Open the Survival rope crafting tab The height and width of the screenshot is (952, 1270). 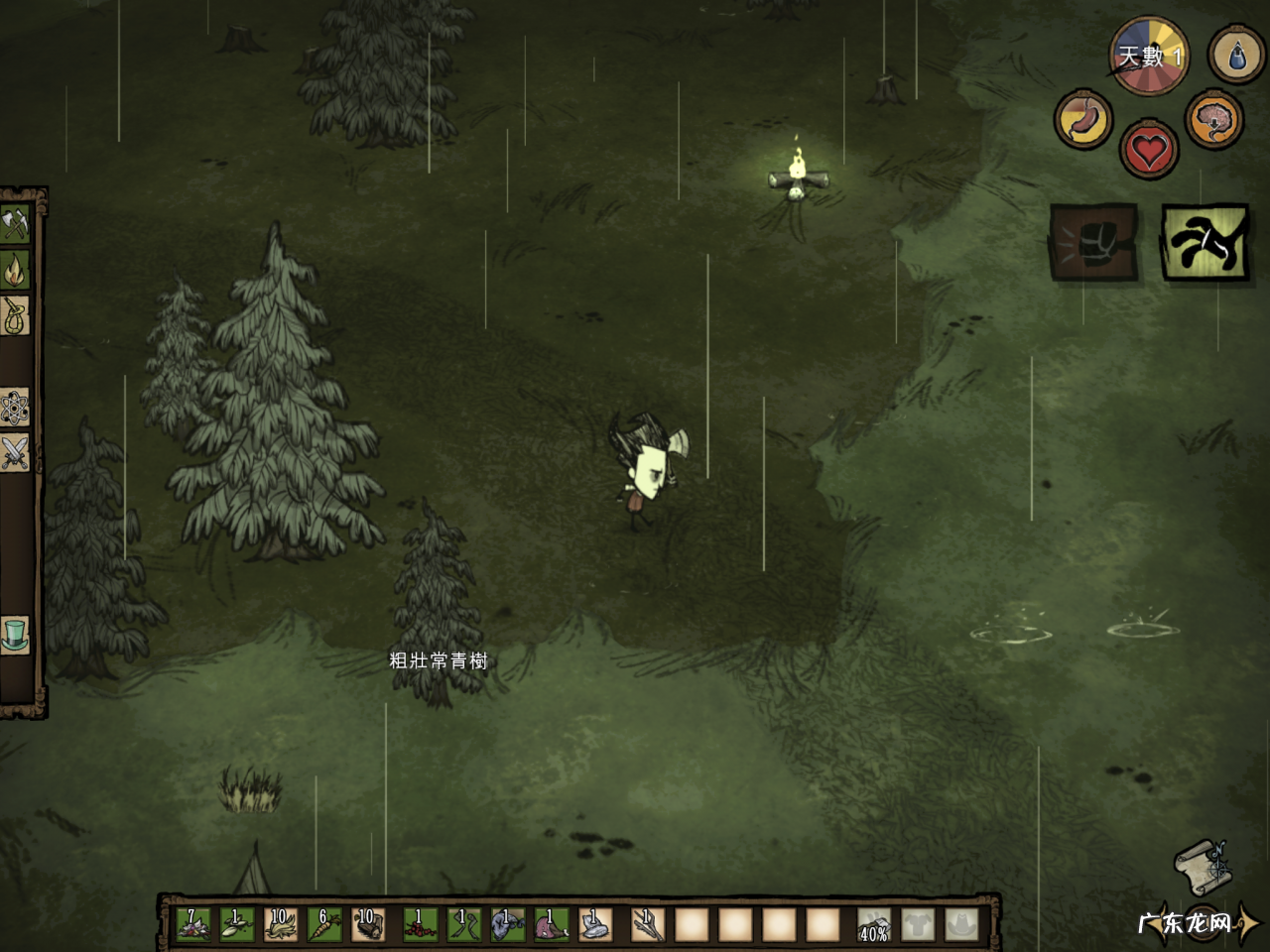pos(15,316)
